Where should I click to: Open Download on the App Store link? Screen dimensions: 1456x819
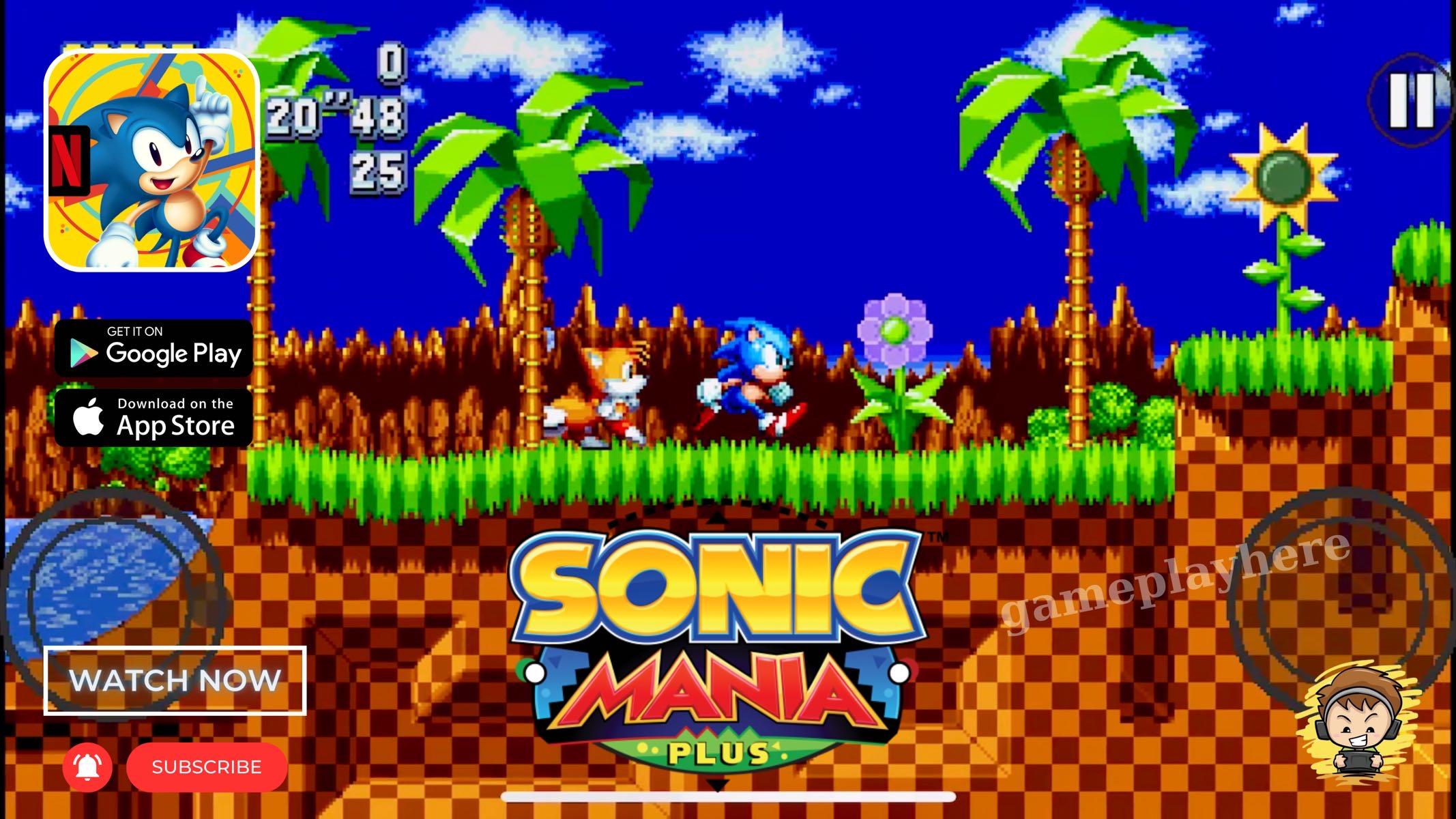(x=152, y=416)
